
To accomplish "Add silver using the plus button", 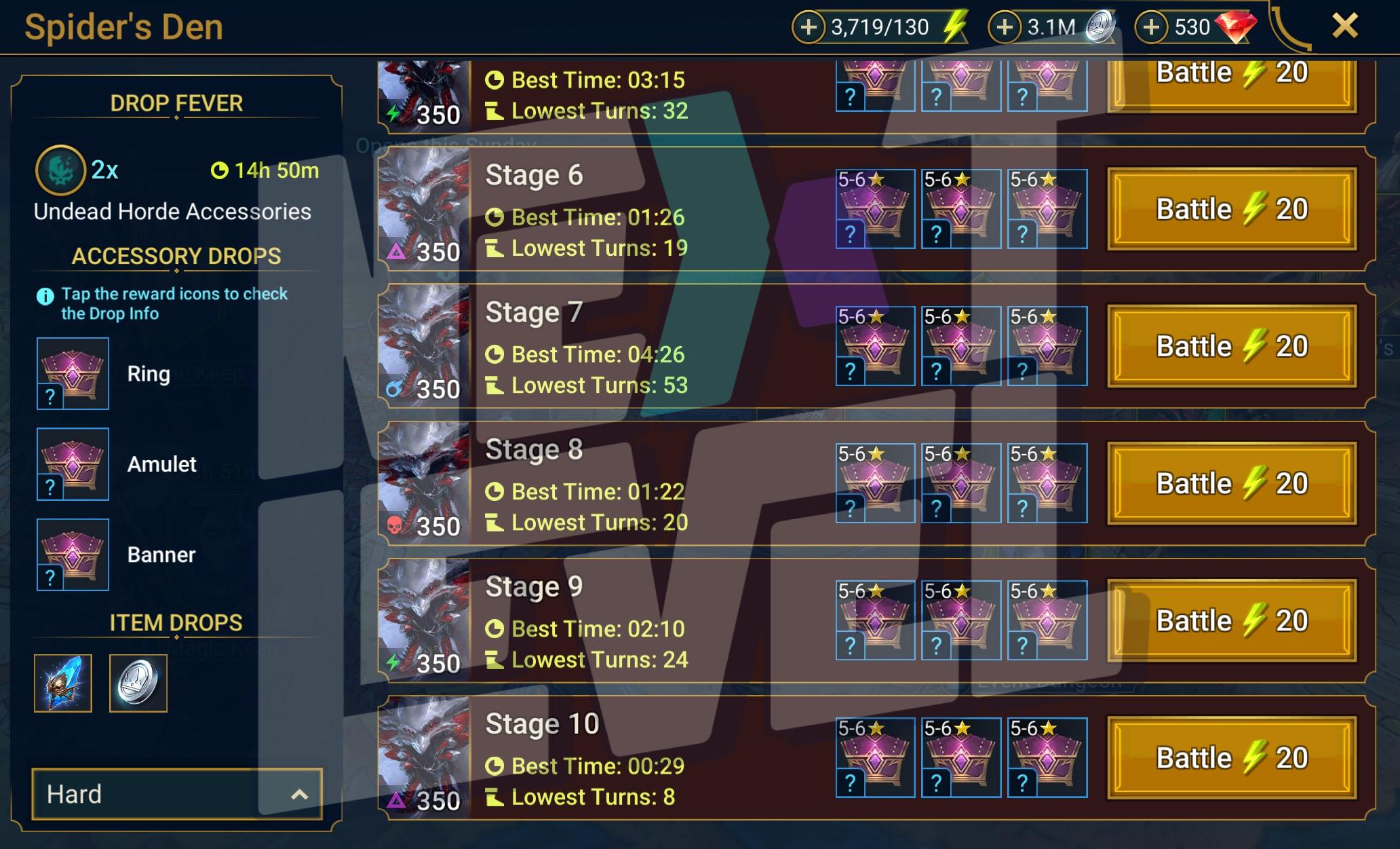I will 1005,27.
